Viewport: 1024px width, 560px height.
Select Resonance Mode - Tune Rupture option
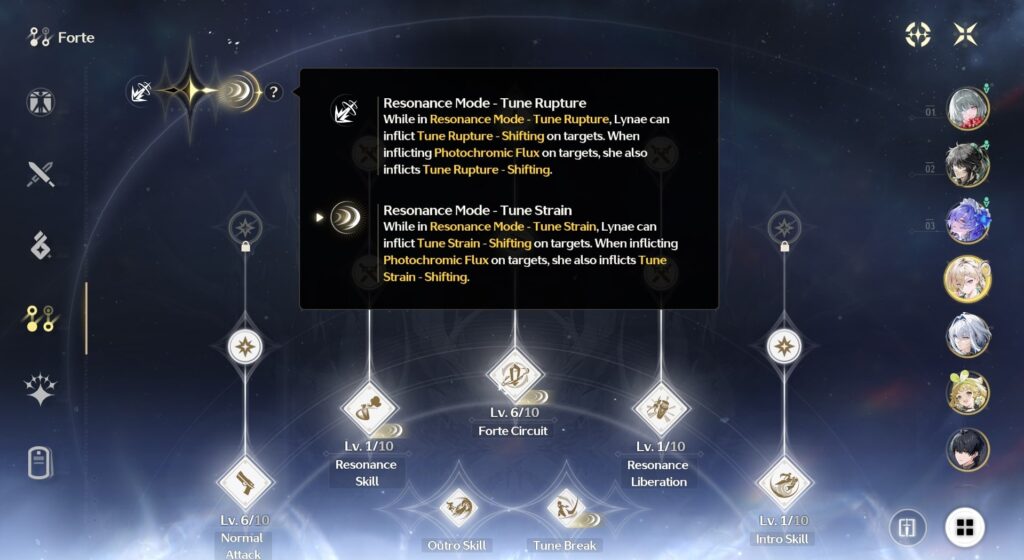click(346, 110)
